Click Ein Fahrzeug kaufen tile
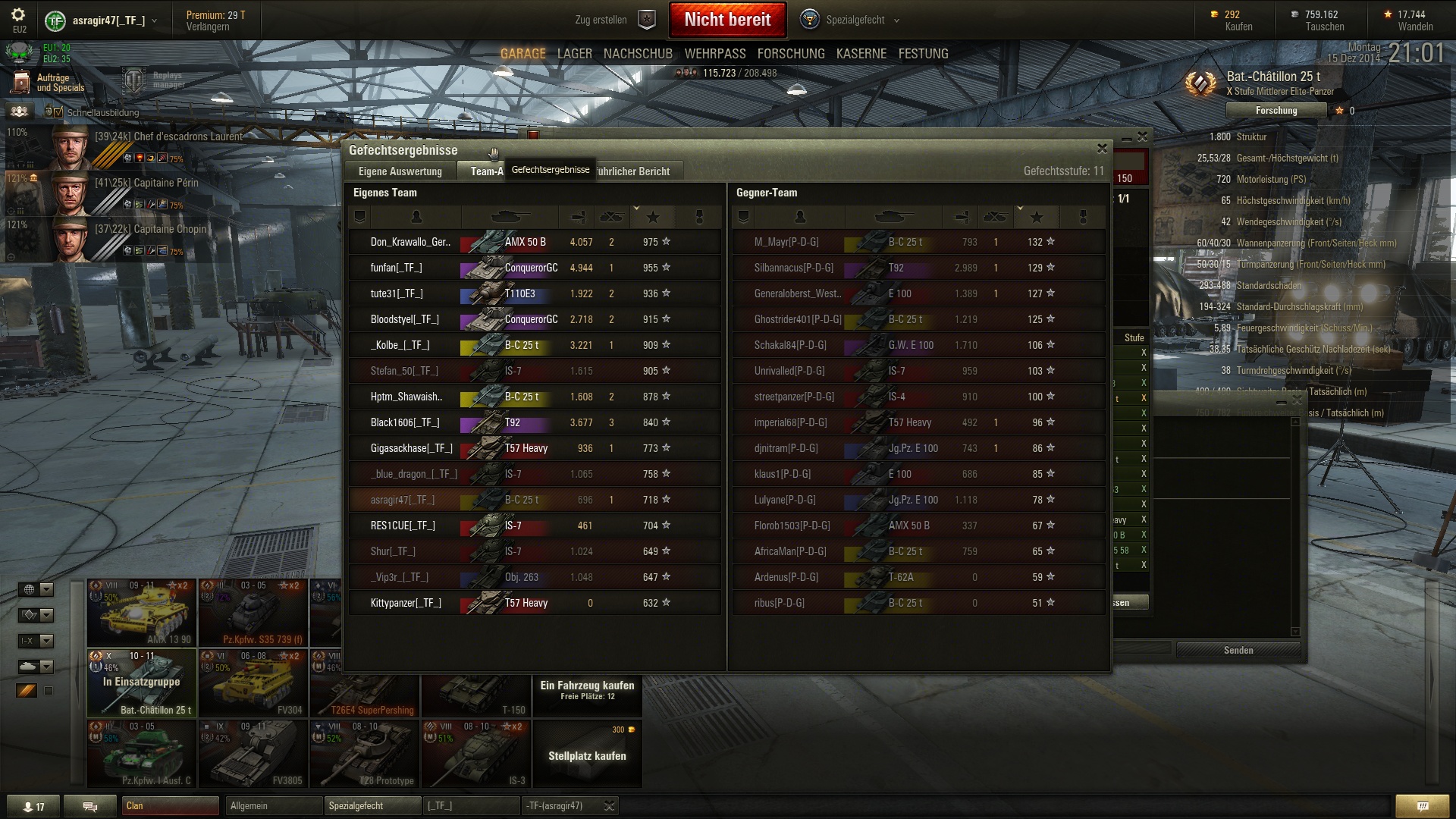 click(587, 689)
